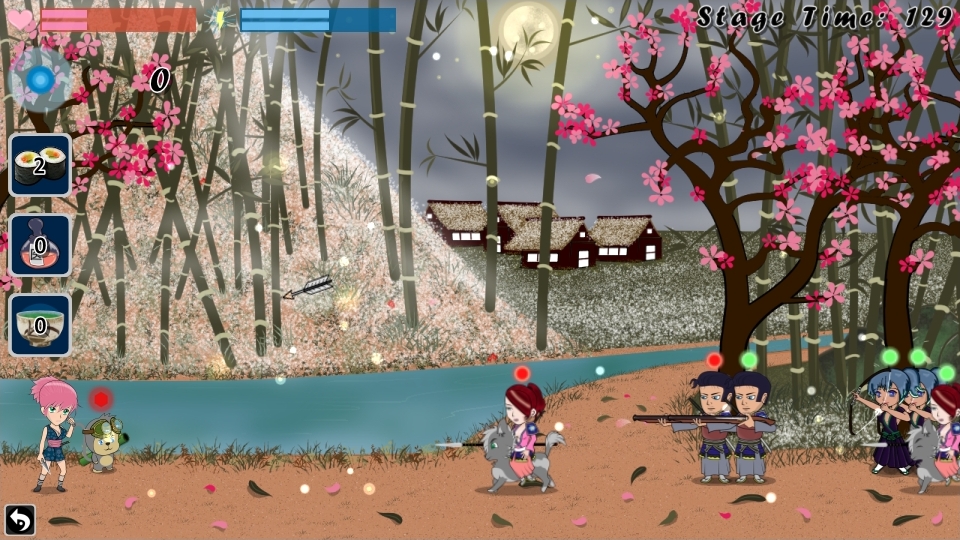Click the back arrow button
Screen dimensions: 960x540
pos(19,519)
